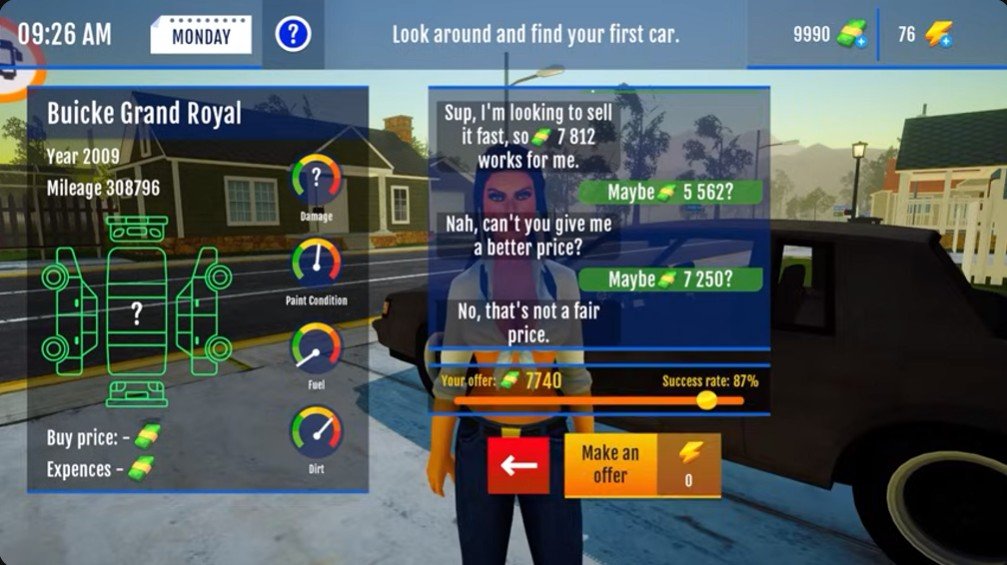This screenshot has width=1007, height=565.
Task: Check the Dirt gauge
Action: click(316, 431)
